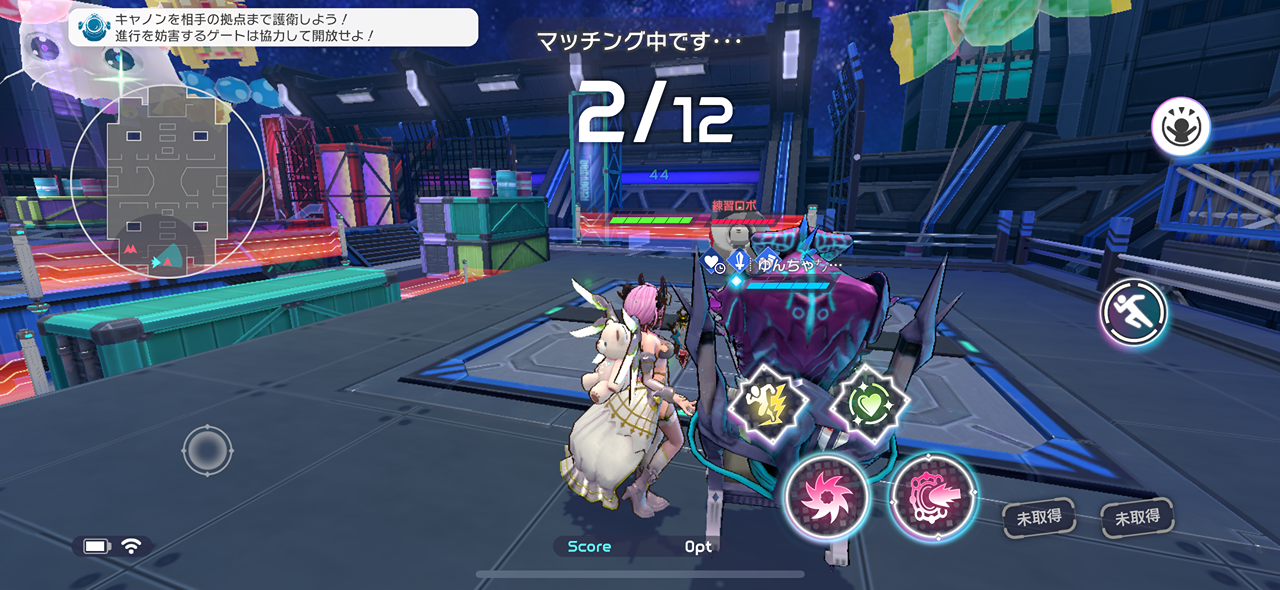Tap the cannon escort objective banner
This screenshot has height=590, width=1280.
[273, 27]
